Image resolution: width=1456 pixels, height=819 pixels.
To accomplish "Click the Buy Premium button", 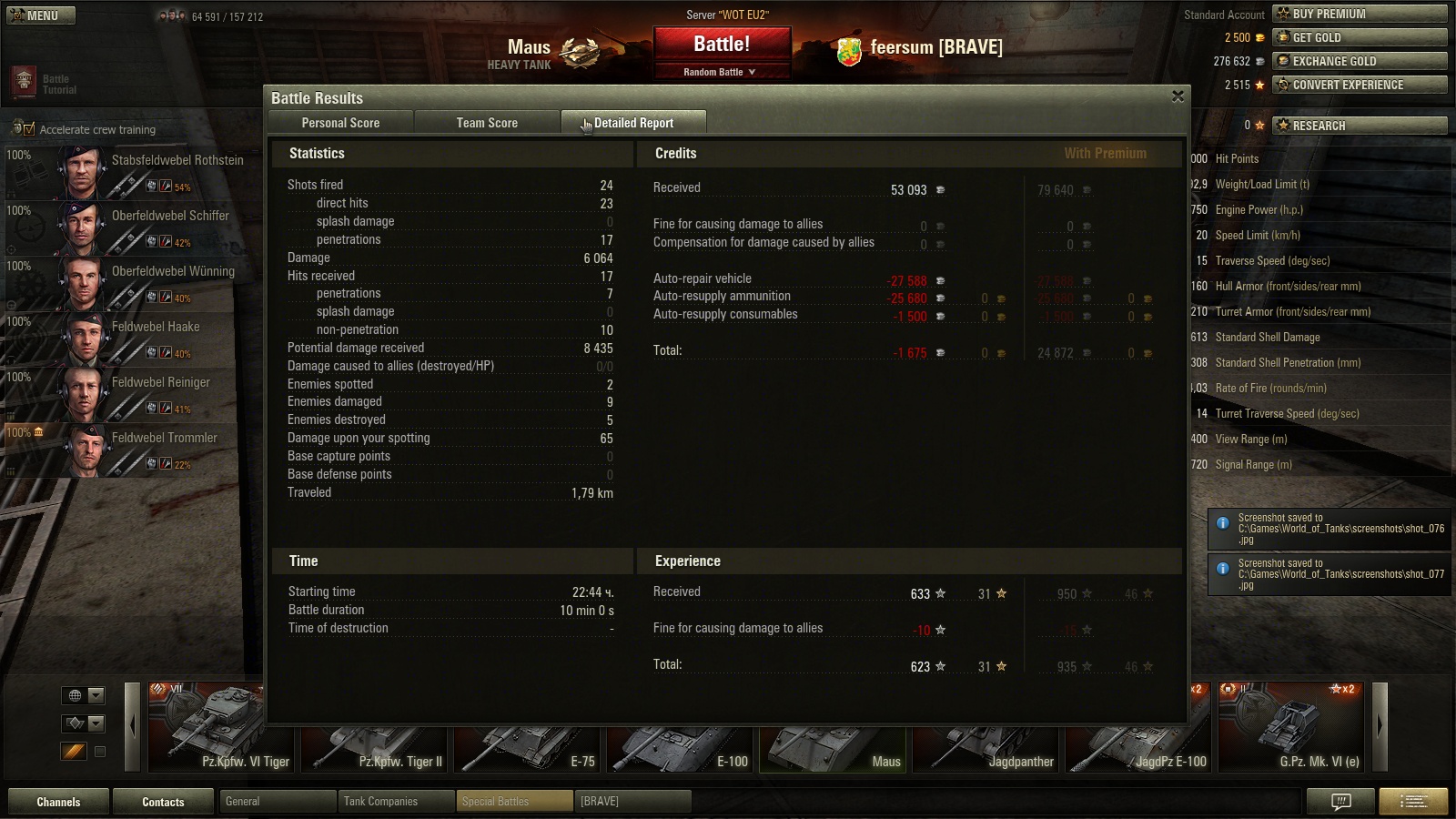I will click(1360, 14).
